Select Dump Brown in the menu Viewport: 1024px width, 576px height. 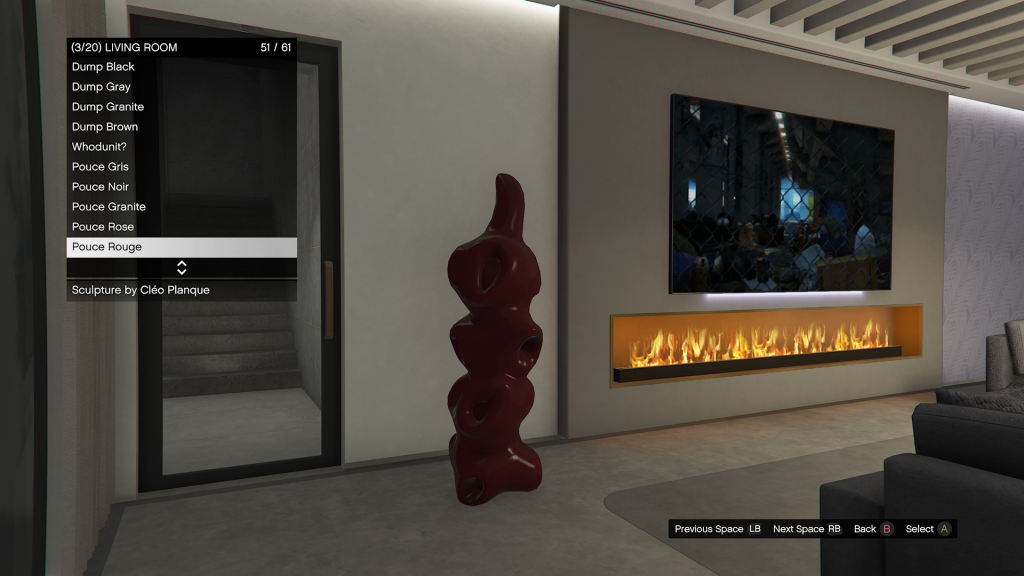[x=105, y=127]
